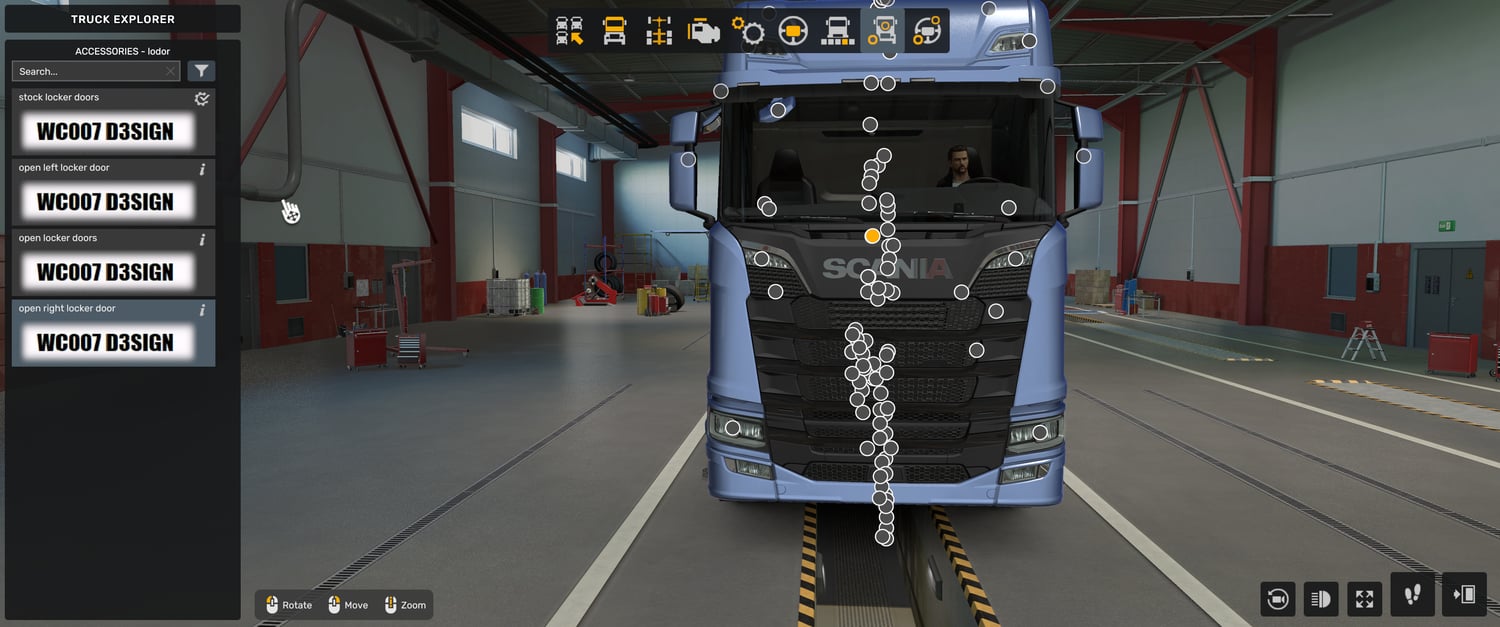The width and height of the screenshot is (1500, 627).
Task: Open the interior steering wheel accessories category
Action: pyautogui.click(x=926, y=32)
